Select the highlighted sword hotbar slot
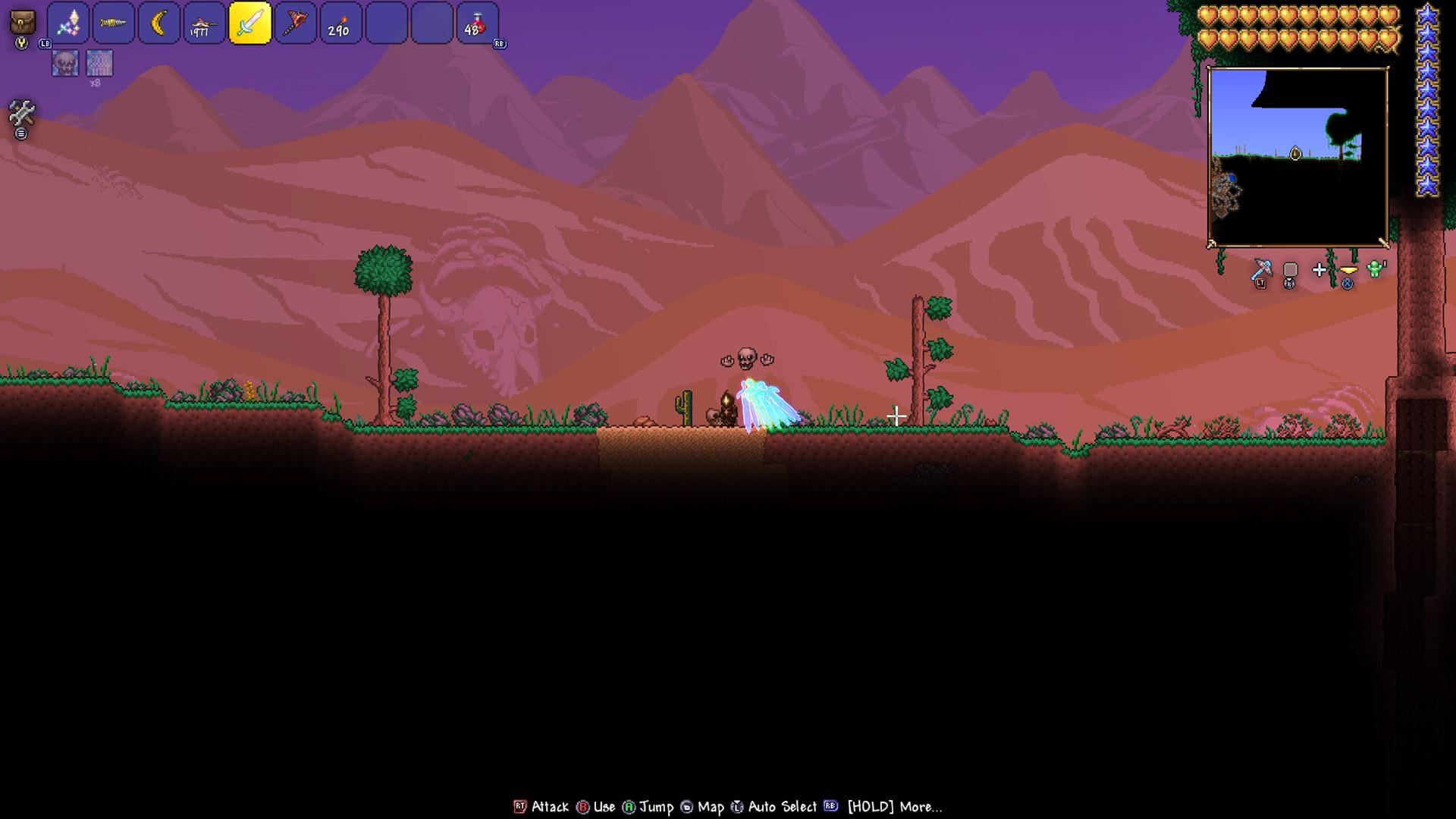Image resolution: width=1456 pixels, height=819 pixels. pos(250,24)
